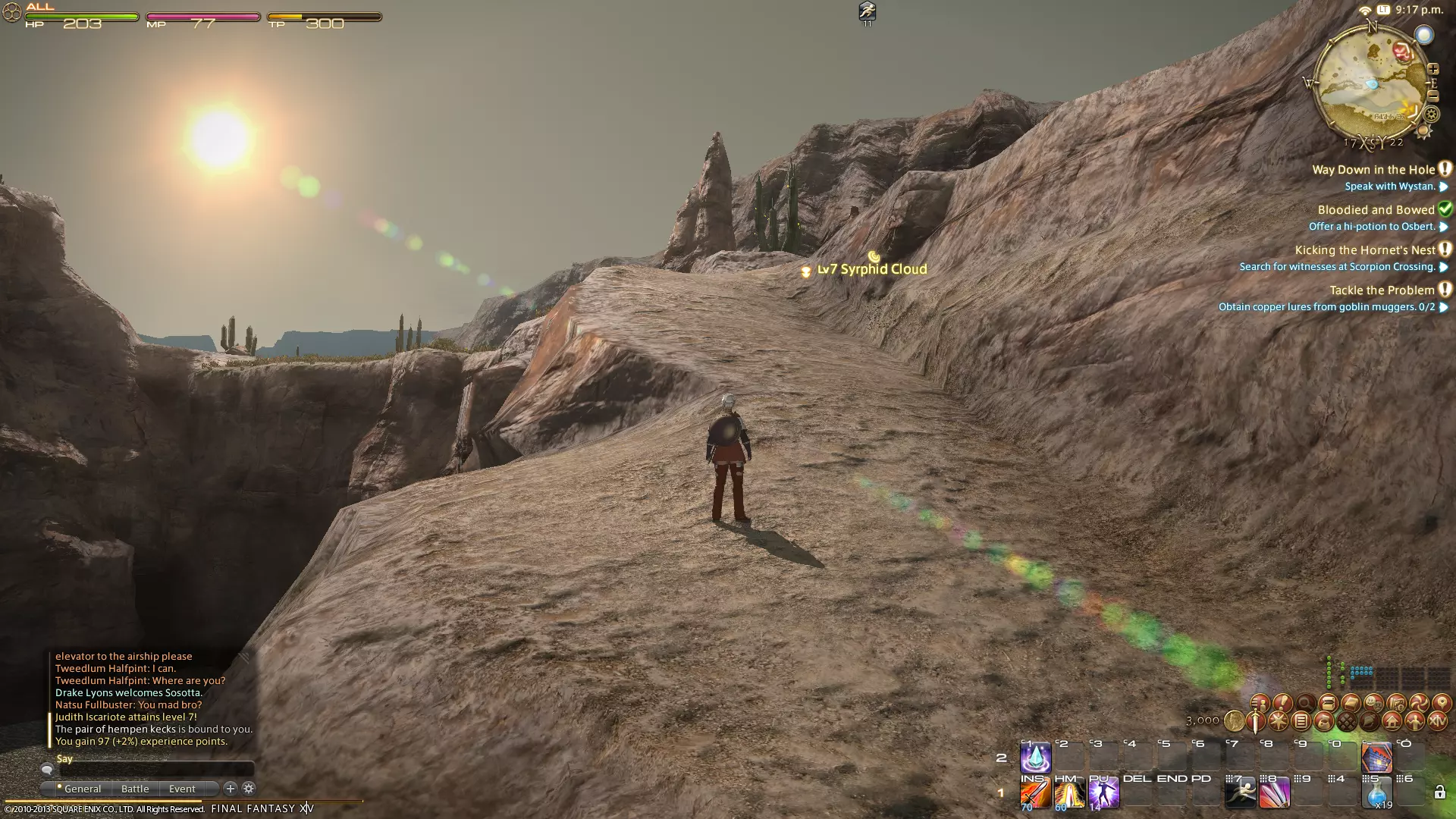Open the Event chat tab

[182, 789]
